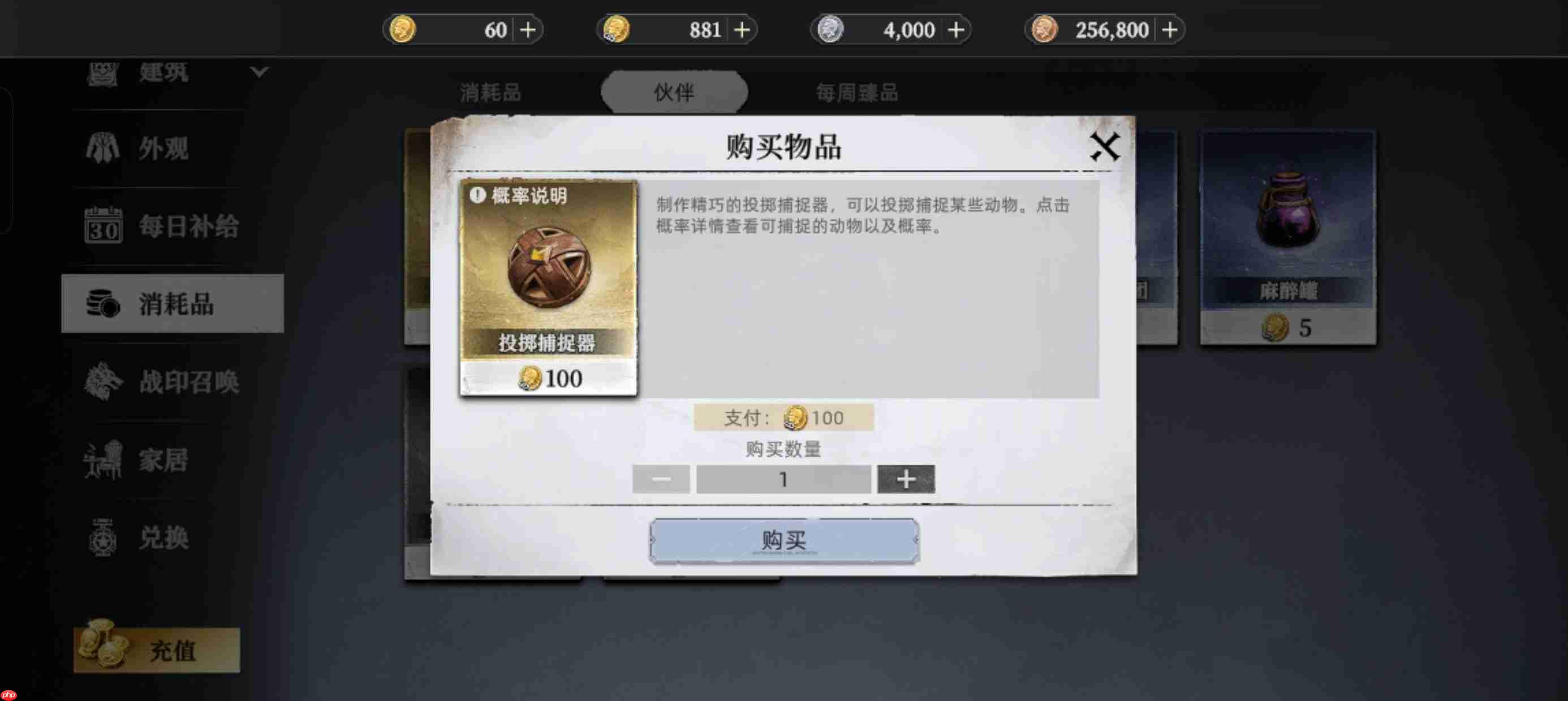The width and height of the screenshot is (1568, 701).
Task: Close the 购买物品 dialog
Action: coord(1106,145)
